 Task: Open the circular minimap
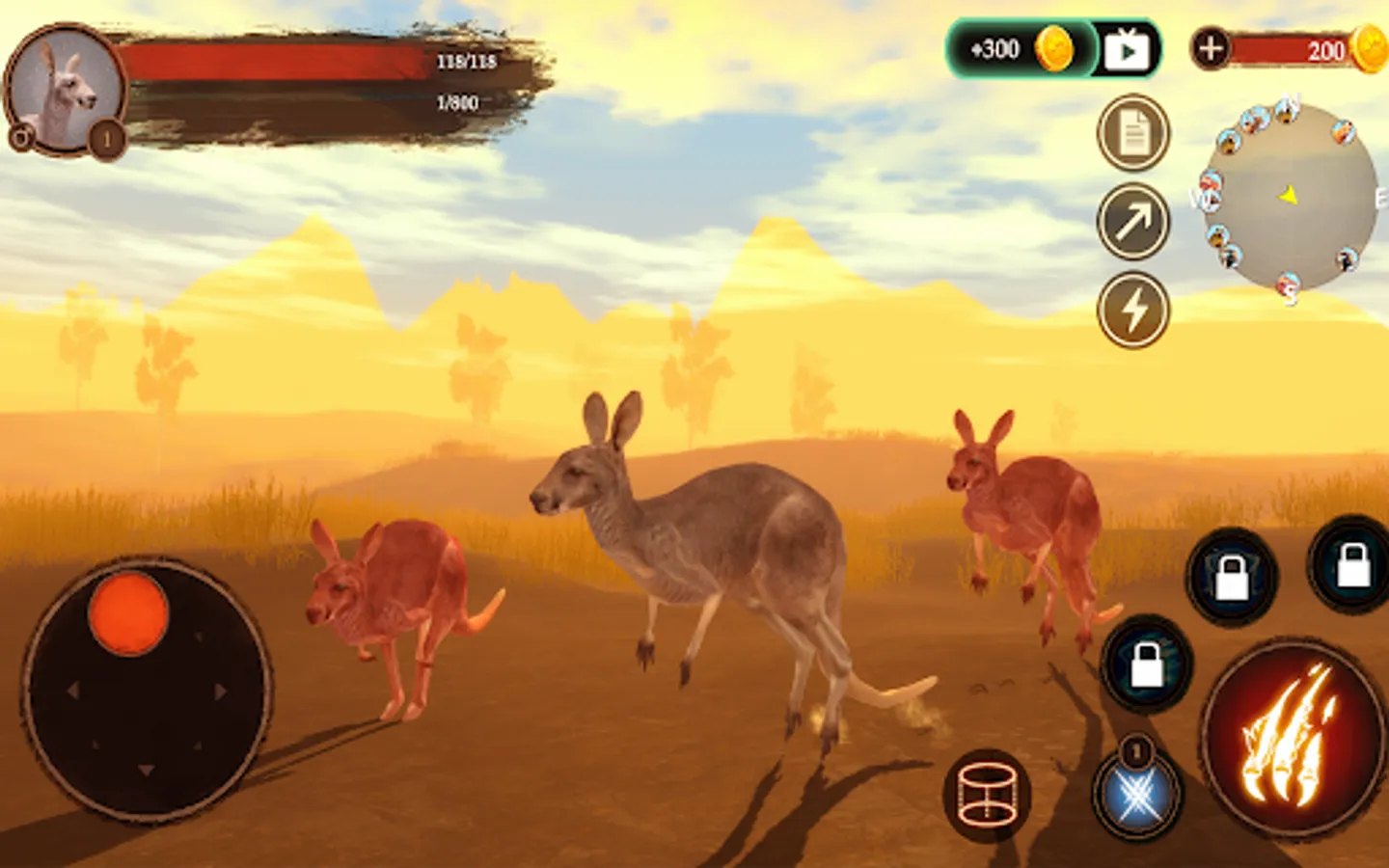tap(1291, 198)
